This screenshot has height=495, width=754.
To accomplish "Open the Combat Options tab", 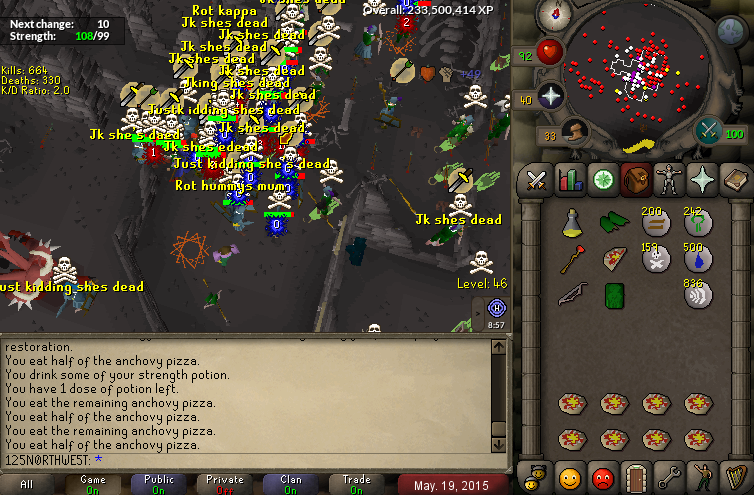I will pos(535,181).
